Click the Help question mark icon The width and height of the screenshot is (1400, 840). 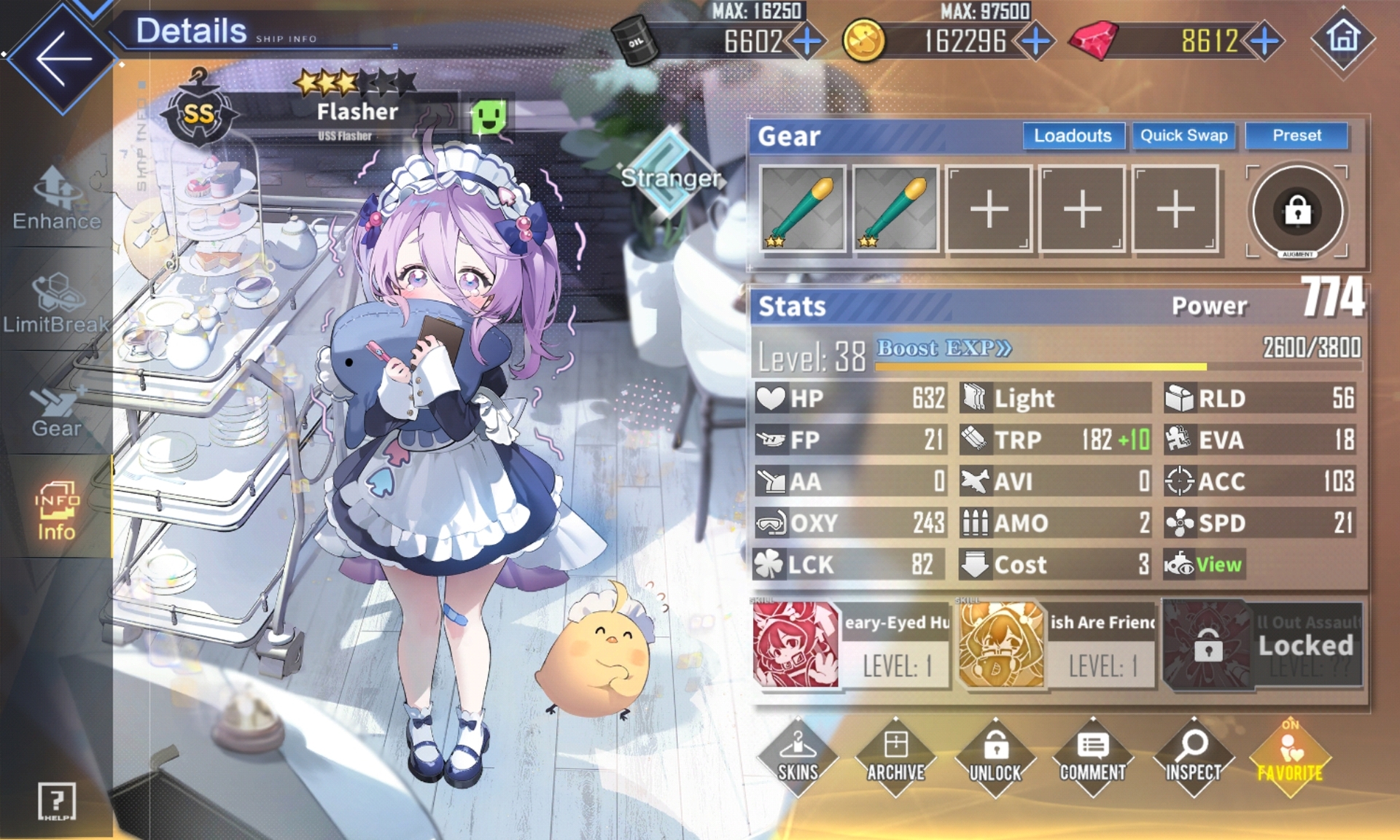57,801
